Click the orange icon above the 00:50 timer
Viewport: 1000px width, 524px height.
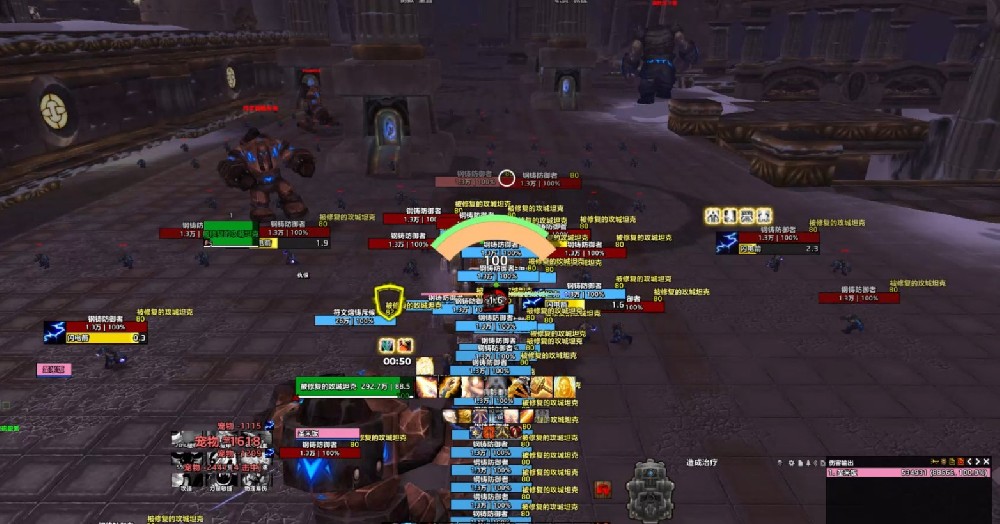(404, 345)
